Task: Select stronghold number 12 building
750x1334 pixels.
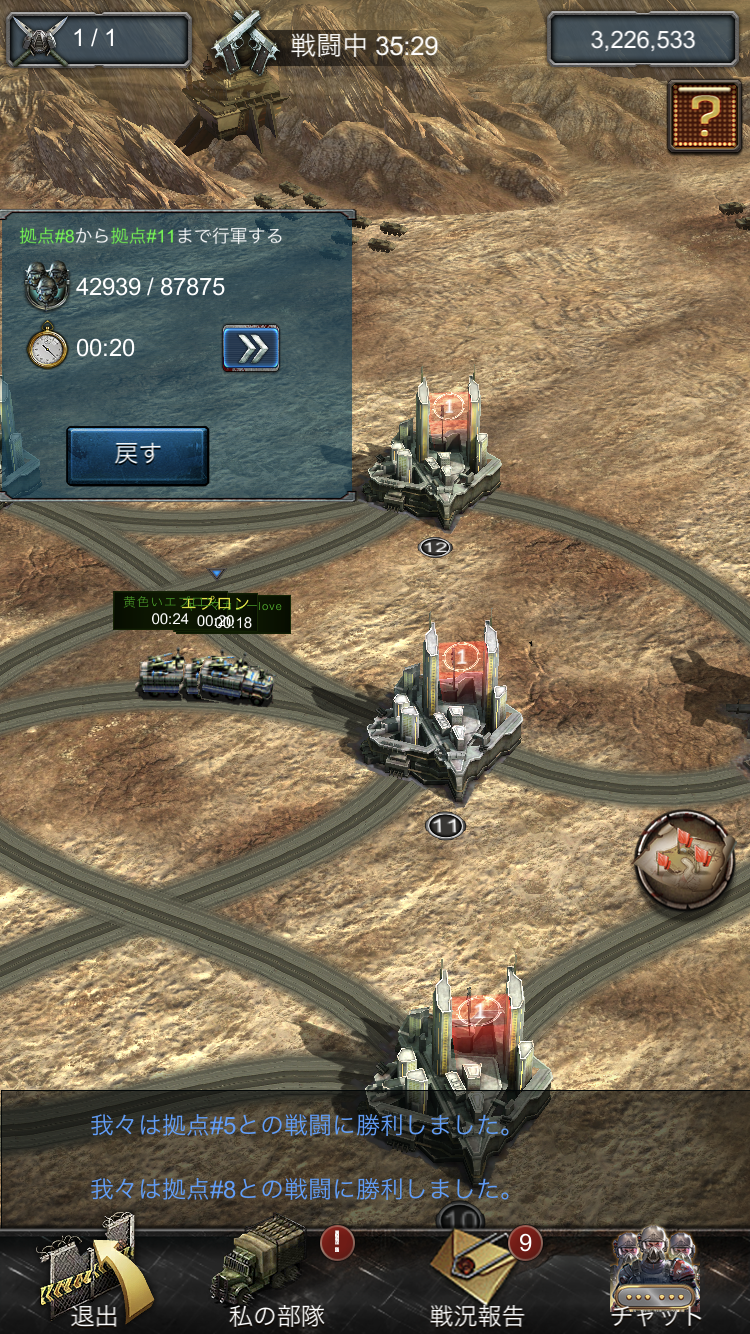Action: [435, 455]
